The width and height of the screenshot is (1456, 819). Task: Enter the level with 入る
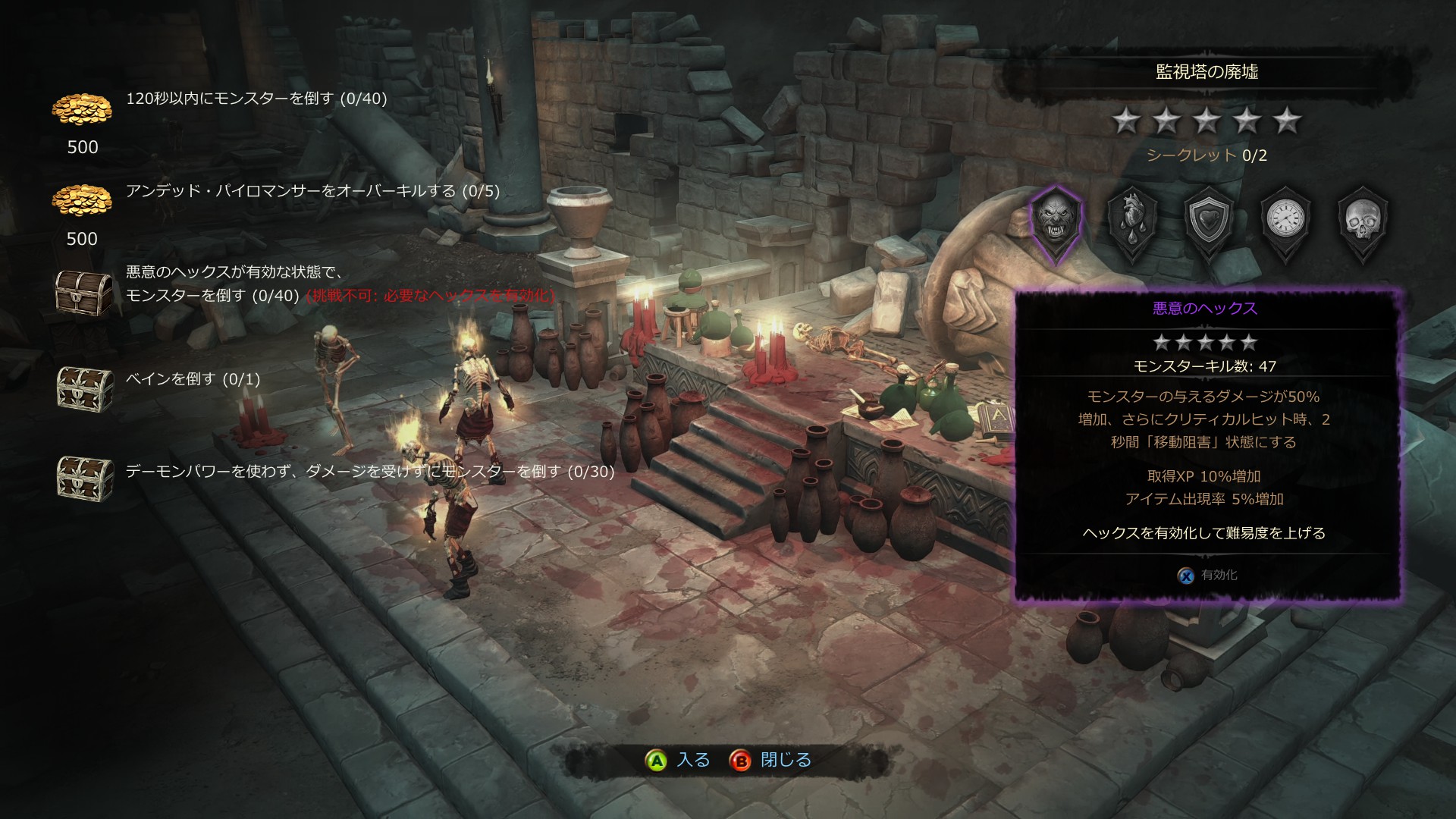[x=677, y=760]
